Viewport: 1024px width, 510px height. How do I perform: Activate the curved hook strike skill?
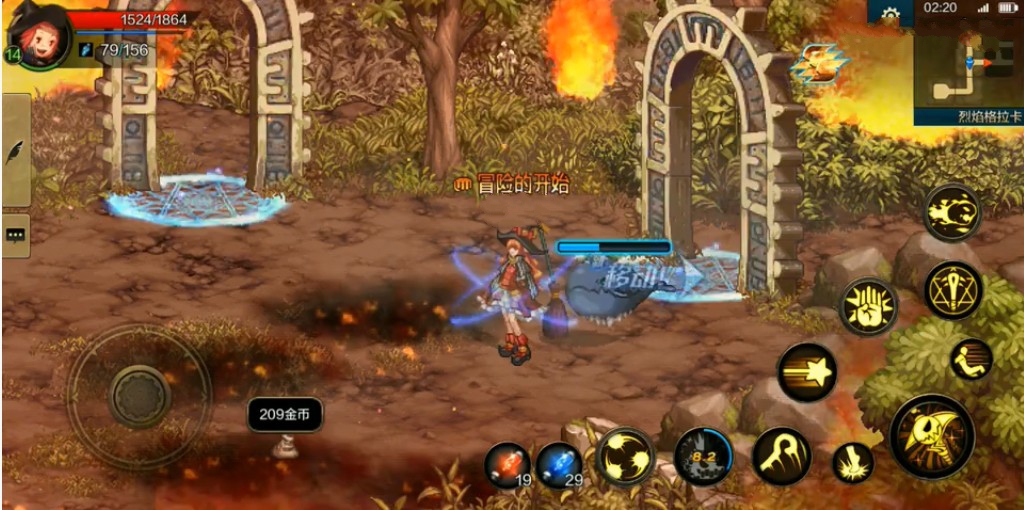tap(781, 455)
